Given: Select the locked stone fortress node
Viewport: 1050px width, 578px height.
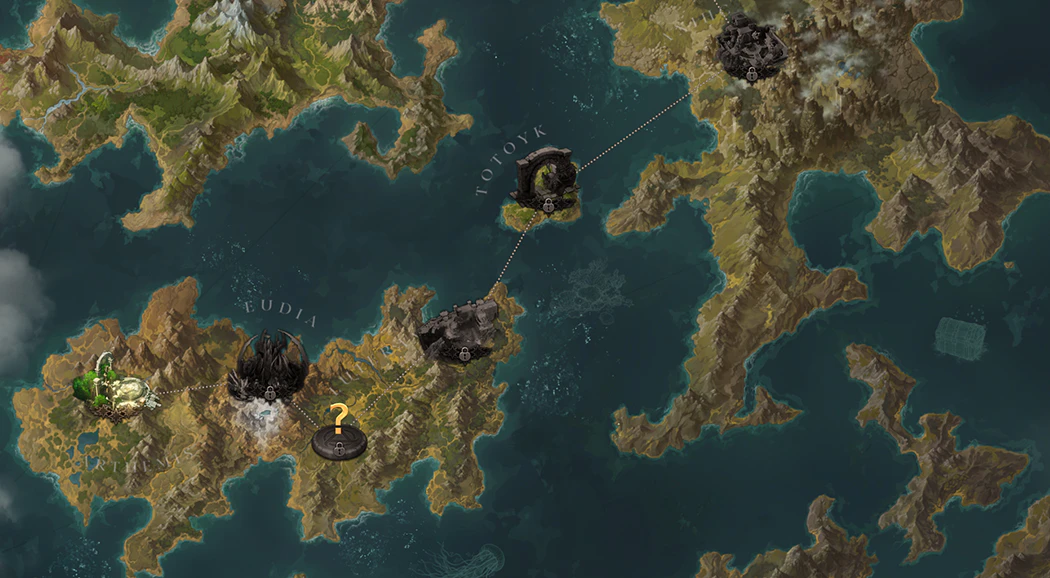Looking at the screenshot, I should click(x=460, y=331).
